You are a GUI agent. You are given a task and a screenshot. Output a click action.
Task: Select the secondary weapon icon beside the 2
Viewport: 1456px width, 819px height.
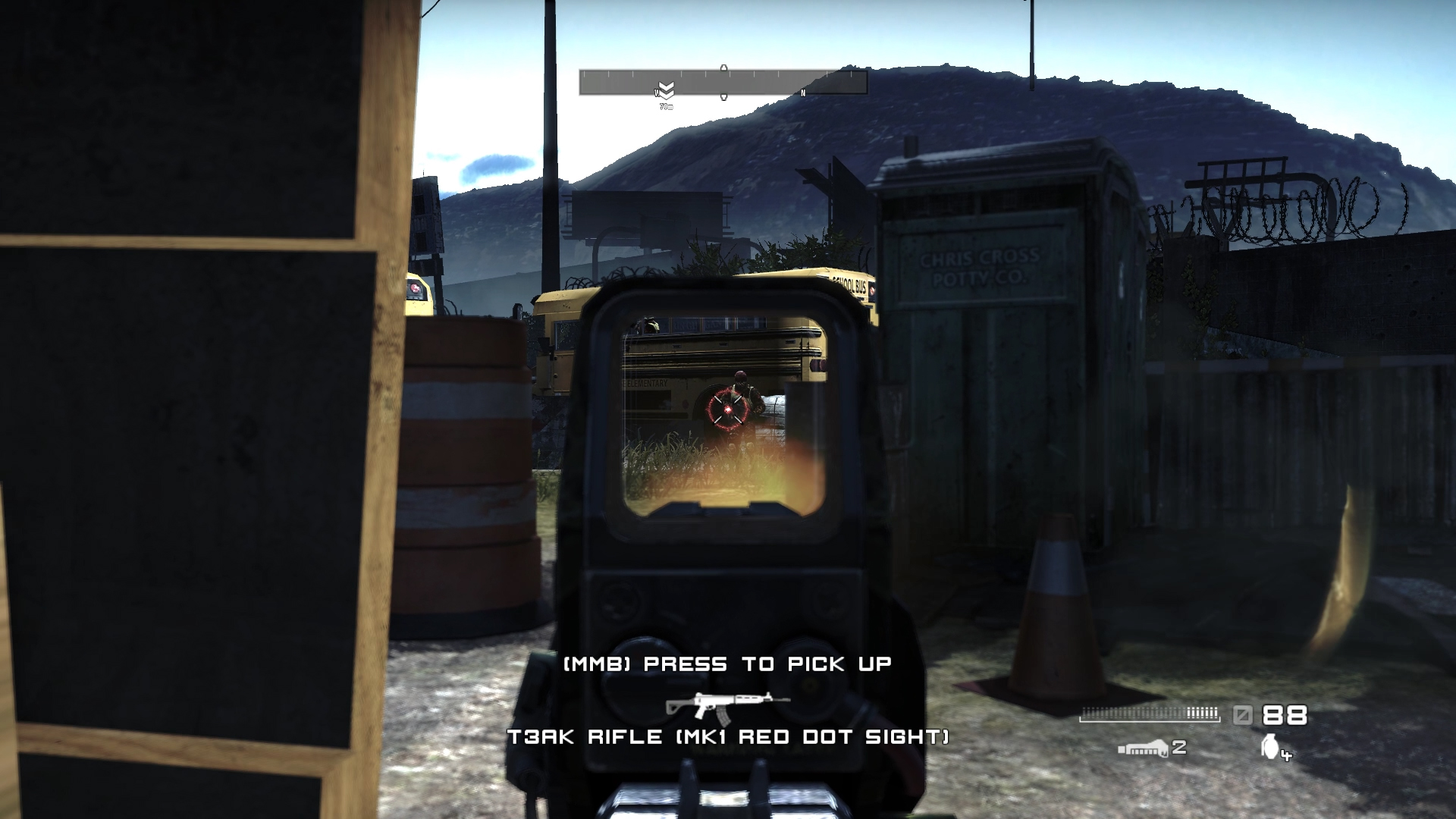[x=1143, y=749]
